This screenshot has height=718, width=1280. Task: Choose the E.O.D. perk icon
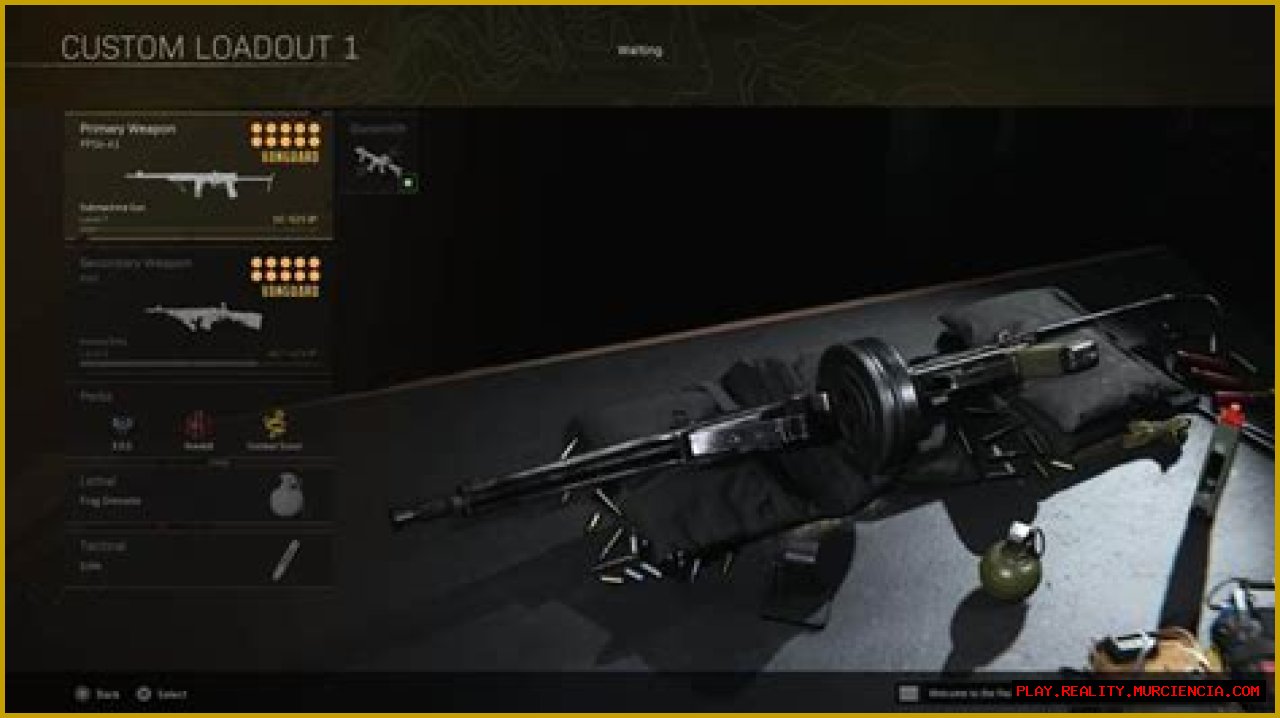coord(122,427)
